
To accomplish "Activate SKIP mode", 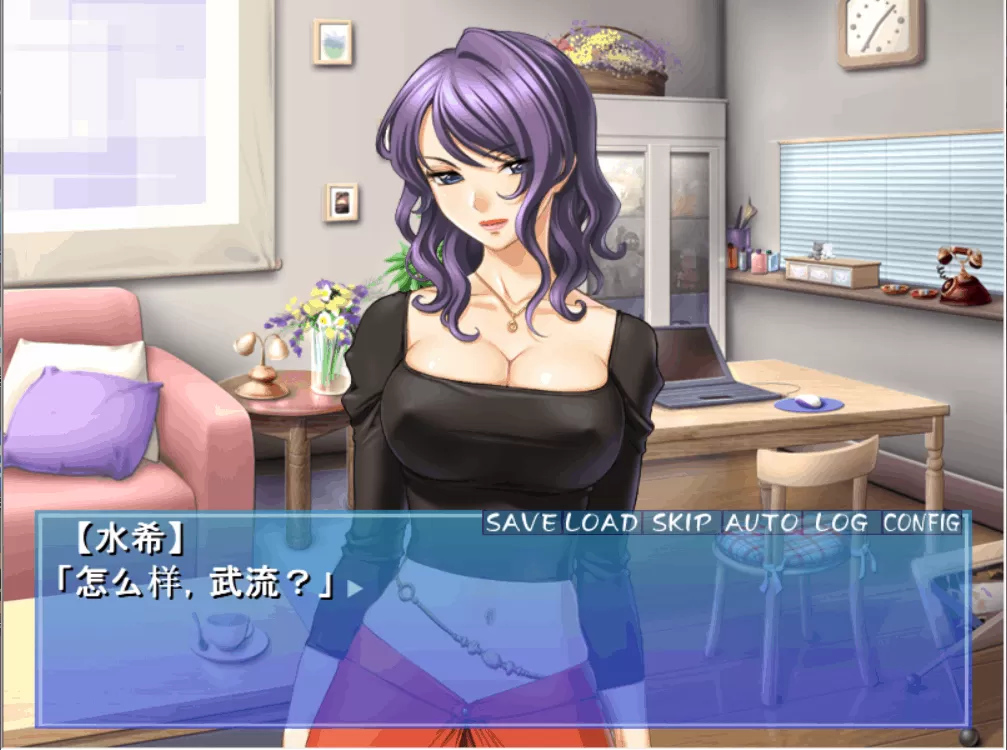I will point(683,523).
